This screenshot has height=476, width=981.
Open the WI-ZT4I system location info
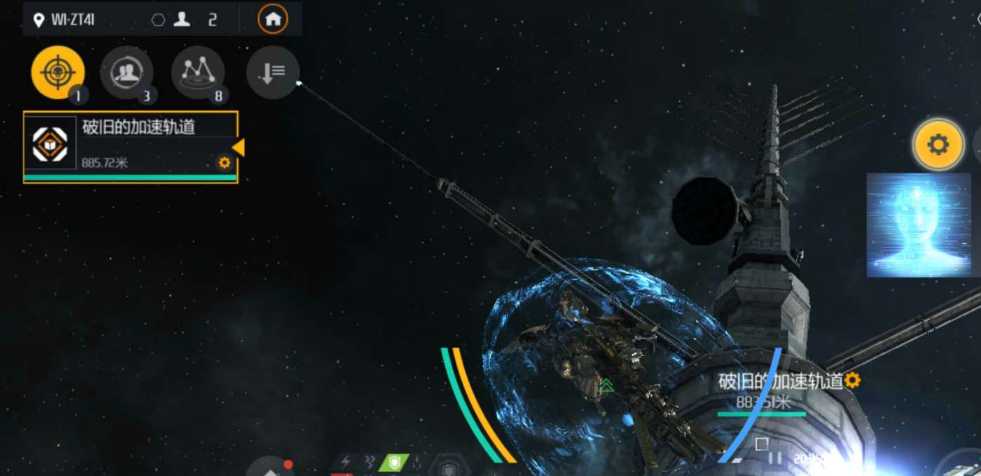(x=70, y=19)
